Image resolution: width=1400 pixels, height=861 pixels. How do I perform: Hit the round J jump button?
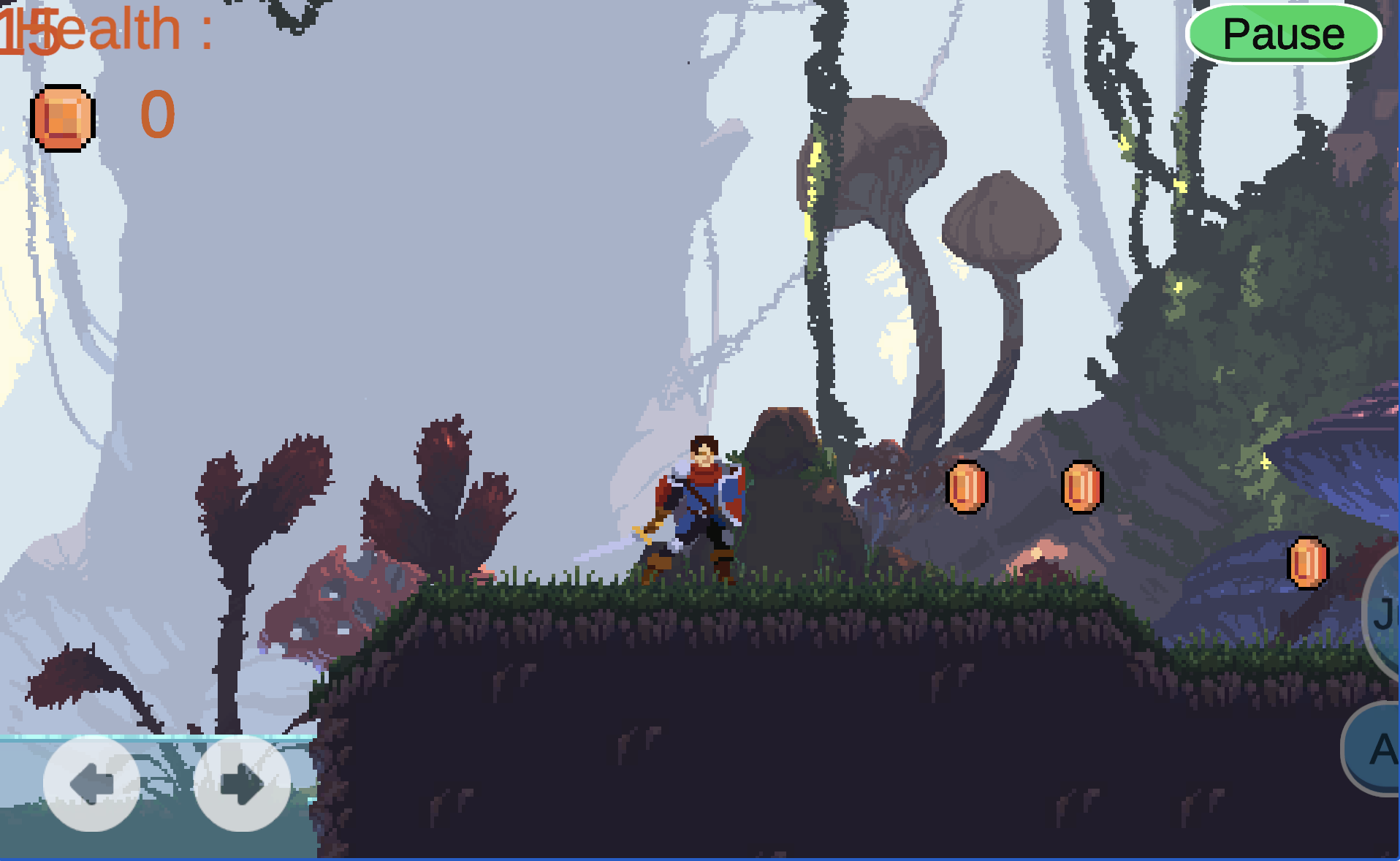point(1384,614)
